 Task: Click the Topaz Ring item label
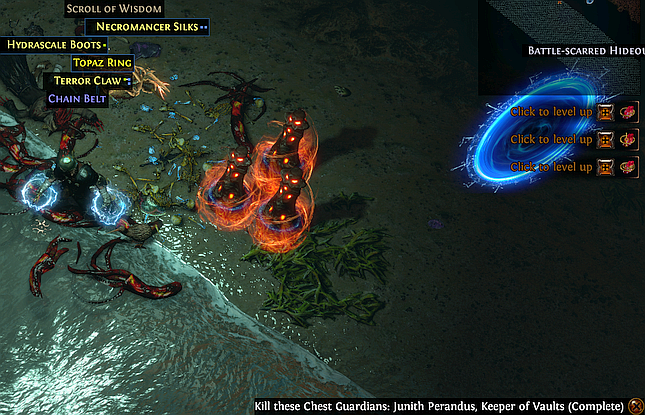(102, 62)
